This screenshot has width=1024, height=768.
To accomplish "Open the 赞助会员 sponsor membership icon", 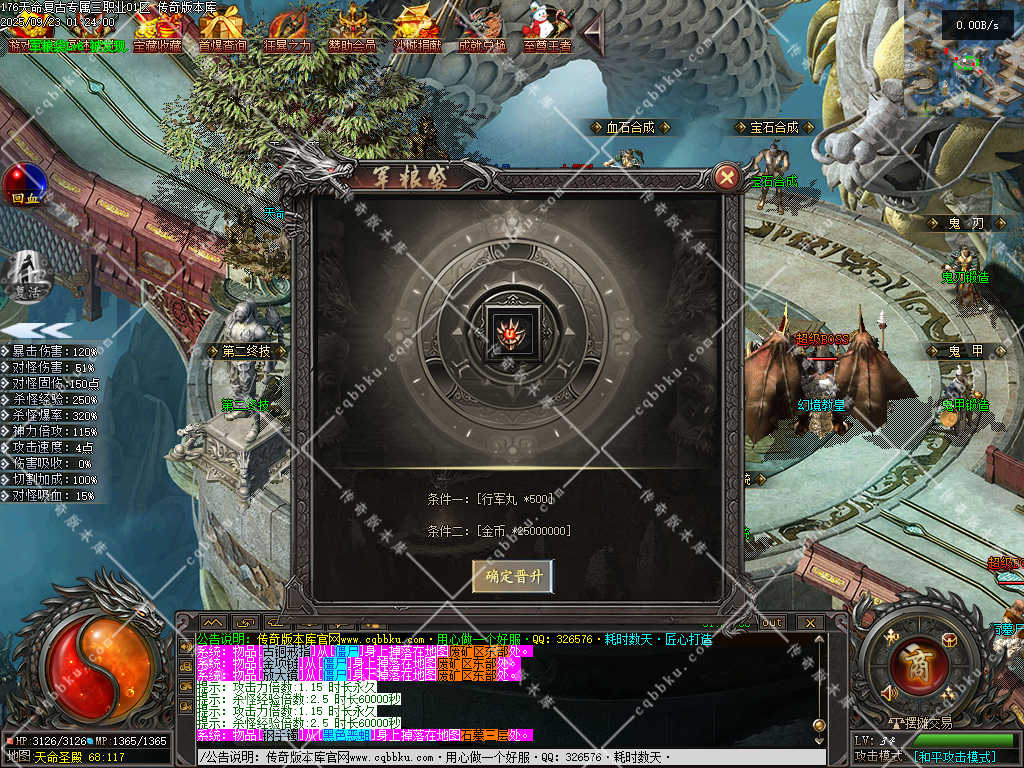I will pos(352,28).
